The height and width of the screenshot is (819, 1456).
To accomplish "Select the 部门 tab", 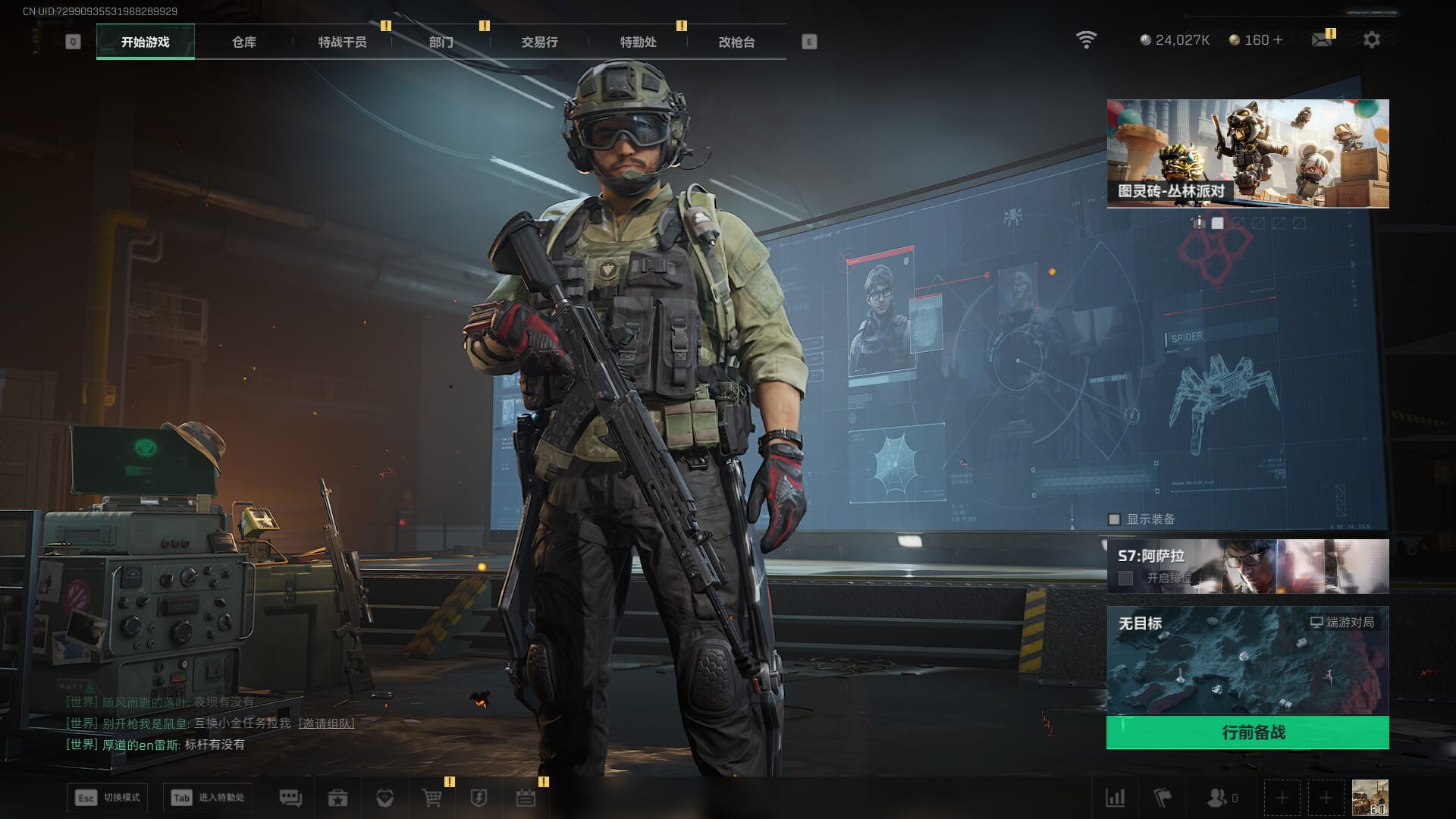I will (x=441, y=42).
